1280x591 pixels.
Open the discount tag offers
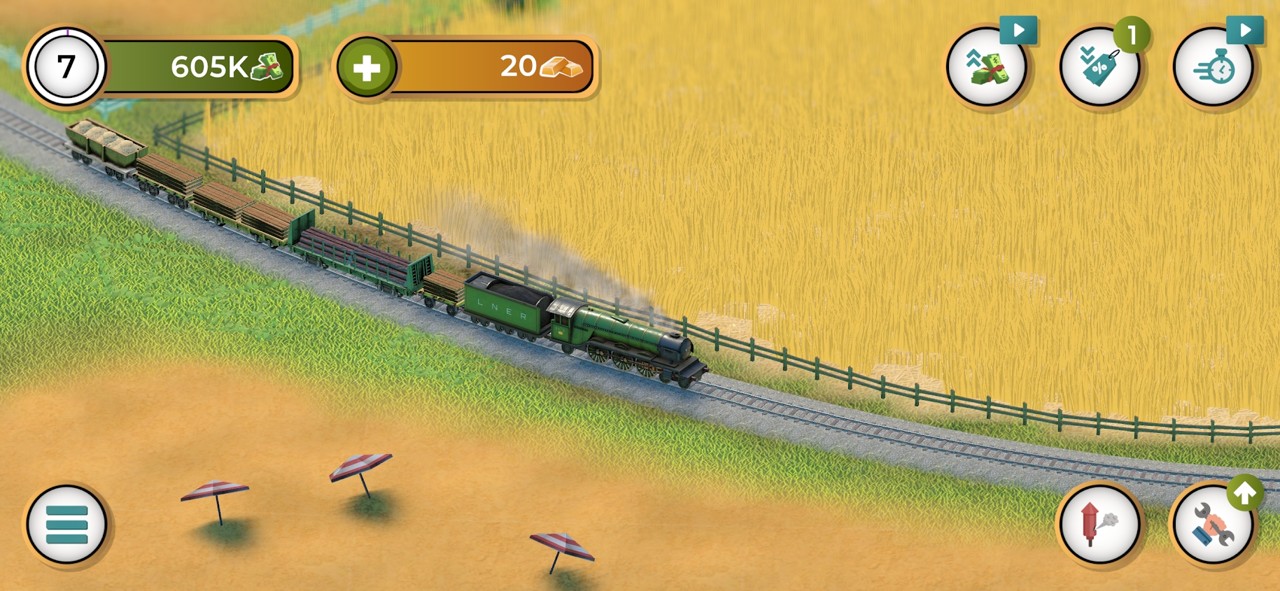pyautogui.click(x=1100, y=67)
